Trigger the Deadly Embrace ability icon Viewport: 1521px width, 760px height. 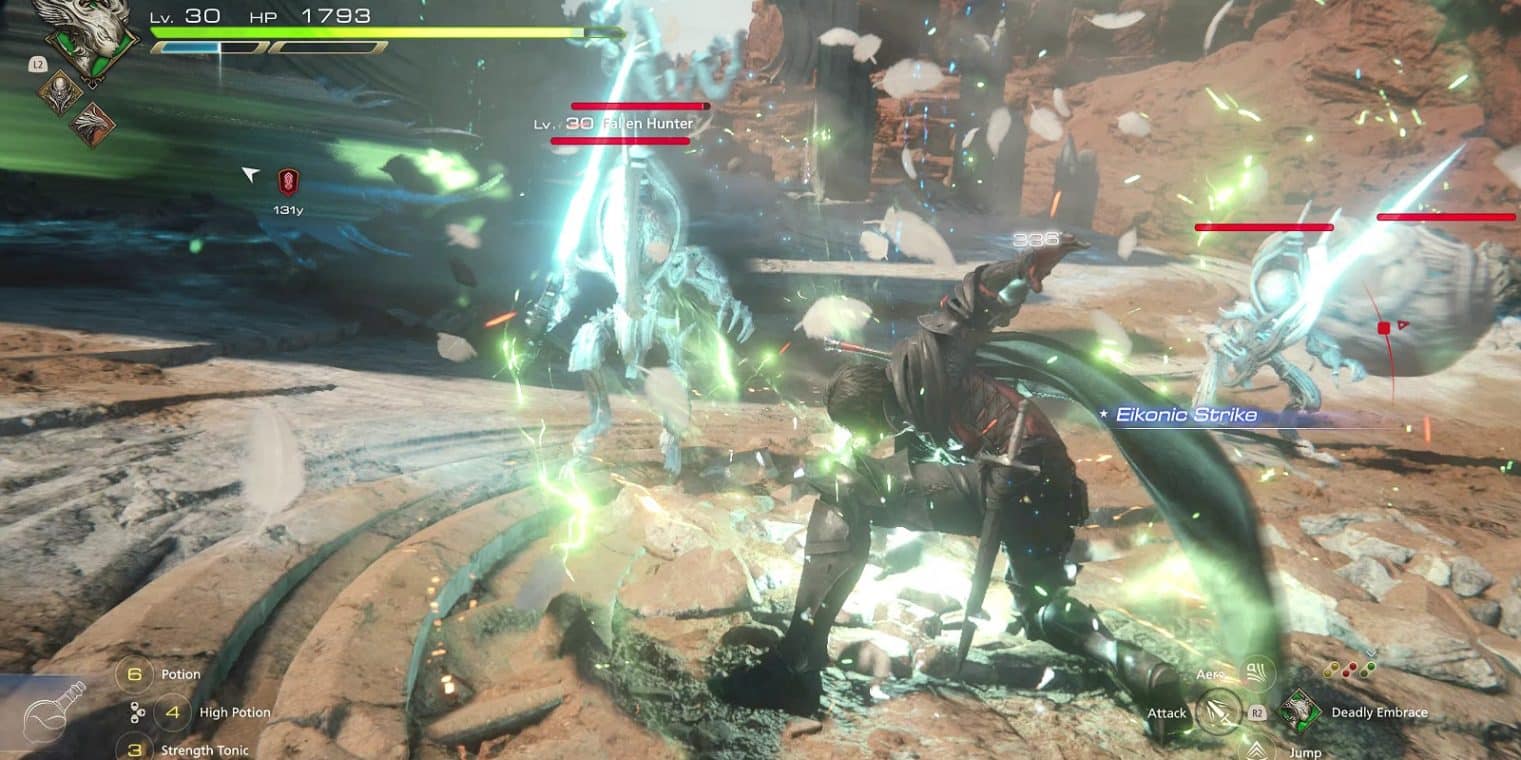point(1299,712)
